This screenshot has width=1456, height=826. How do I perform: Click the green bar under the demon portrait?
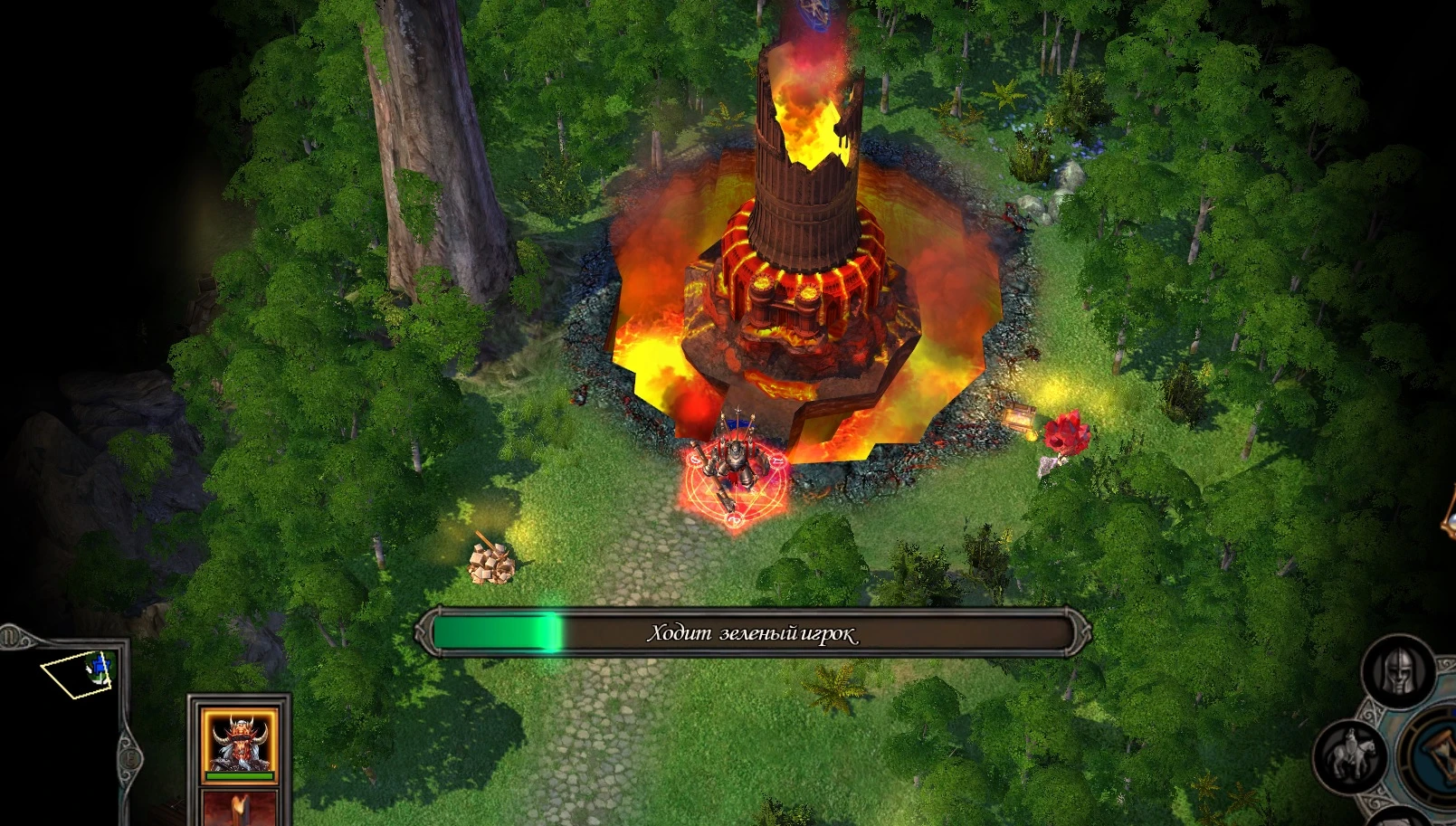(239, 775)
